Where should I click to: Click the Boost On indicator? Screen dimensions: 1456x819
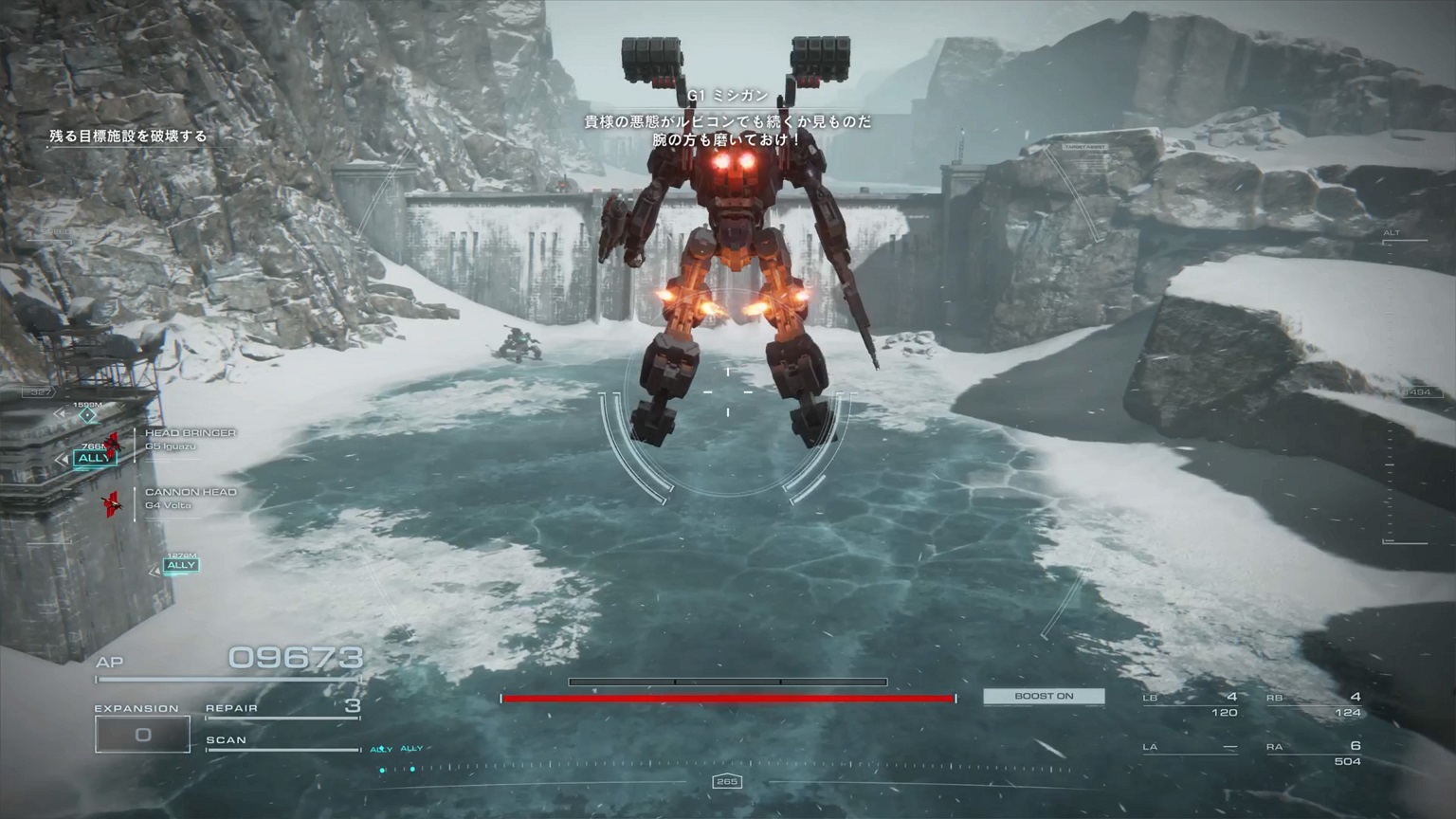1044,697
